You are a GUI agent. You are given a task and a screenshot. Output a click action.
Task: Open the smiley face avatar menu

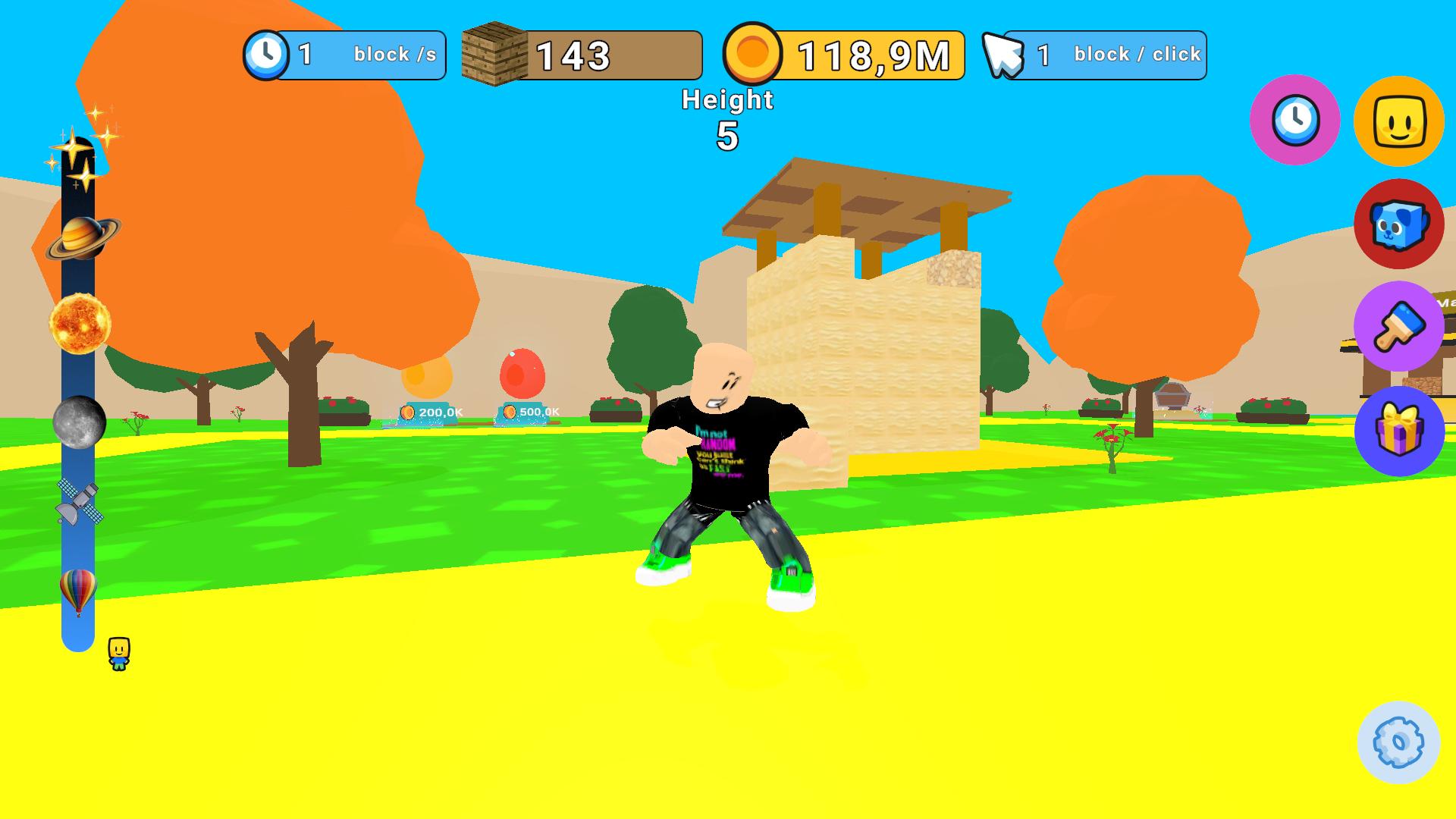(1401, 121)
